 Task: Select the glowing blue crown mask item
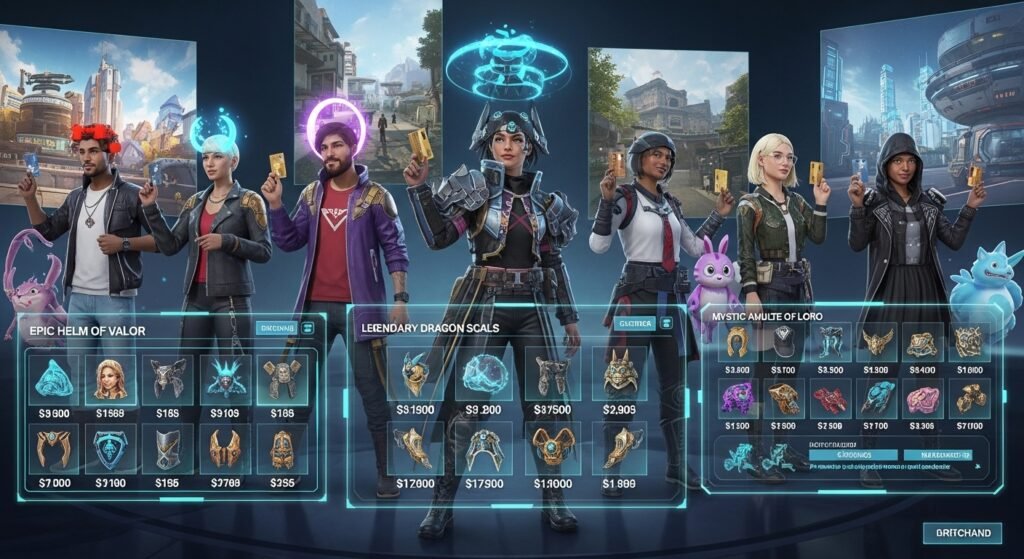point(224,379)
